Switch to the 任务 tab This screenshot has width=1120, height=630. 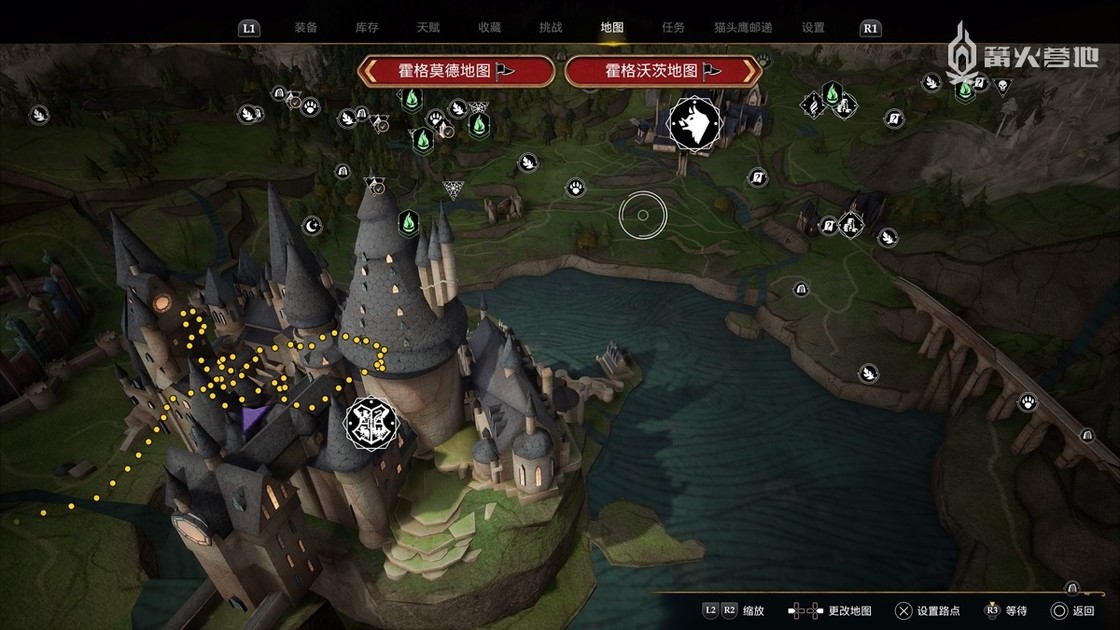[x=673, y=28]
